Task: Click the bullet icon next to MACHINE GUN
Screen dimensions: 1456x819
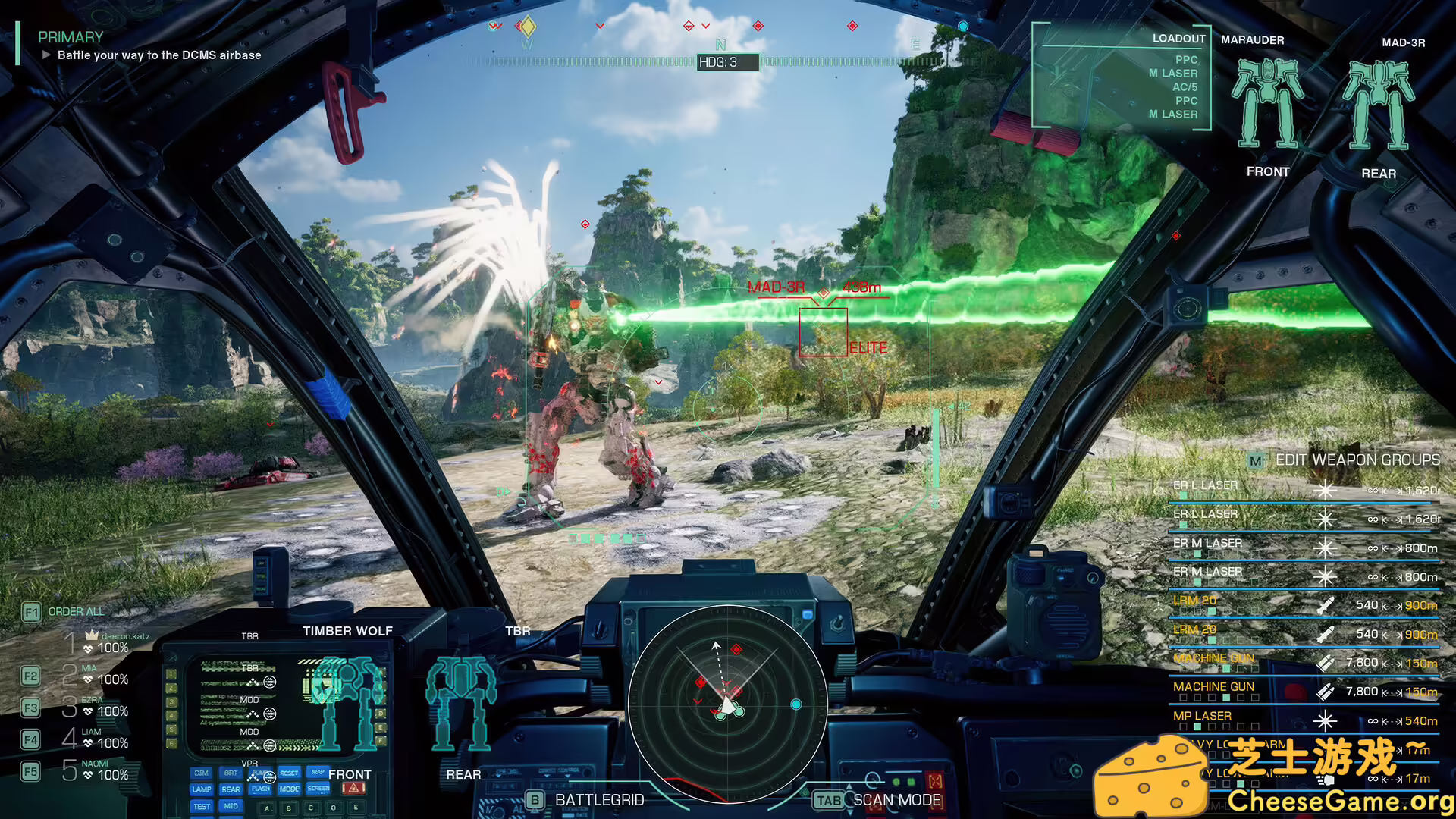Action: coord(1325,662)
